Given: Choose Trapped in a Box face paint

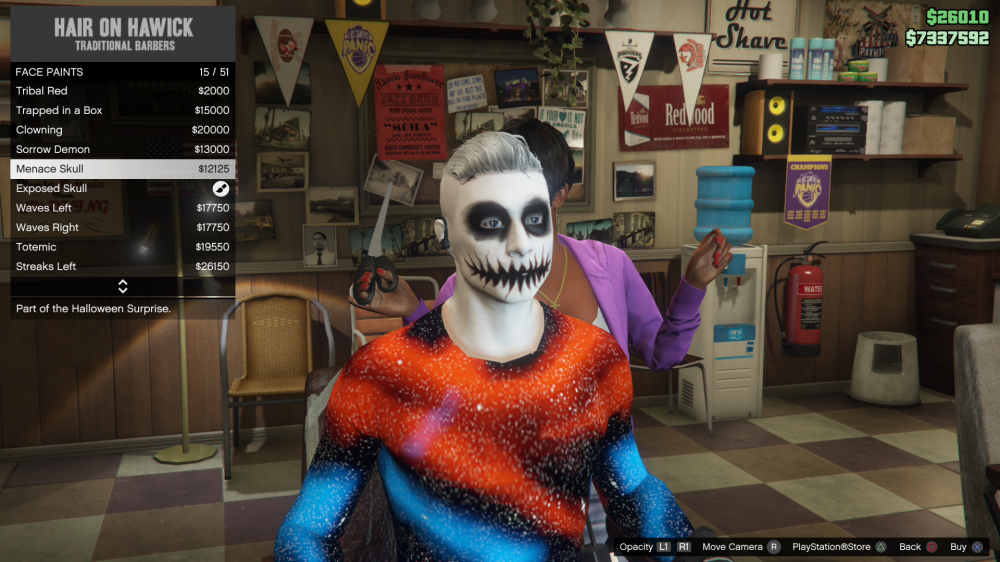Looking at the screenshot, I should 122,110.
